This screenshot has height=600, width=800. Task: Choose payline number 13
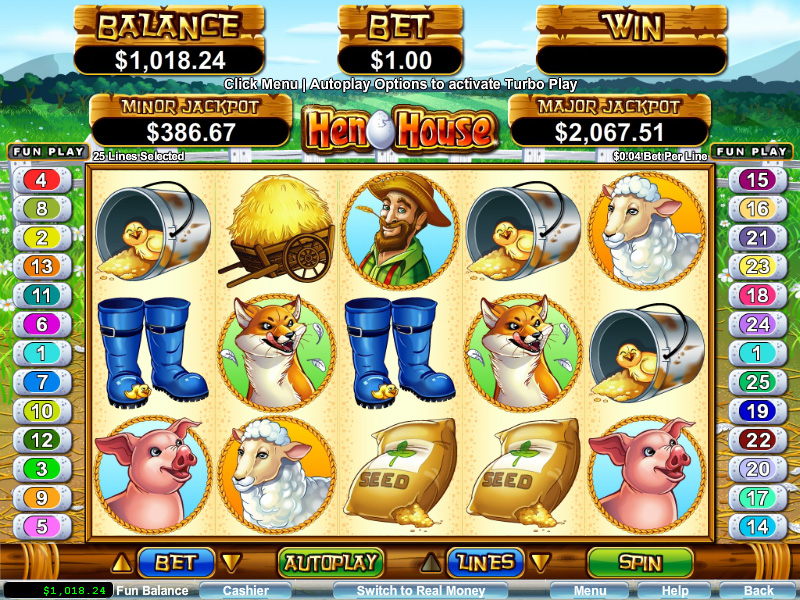click(41, 267)
